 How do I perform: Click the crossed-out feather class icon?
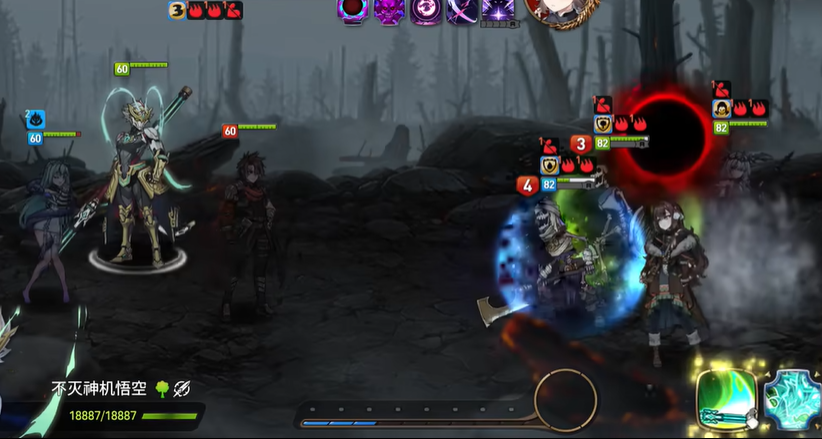pos(181,388)
